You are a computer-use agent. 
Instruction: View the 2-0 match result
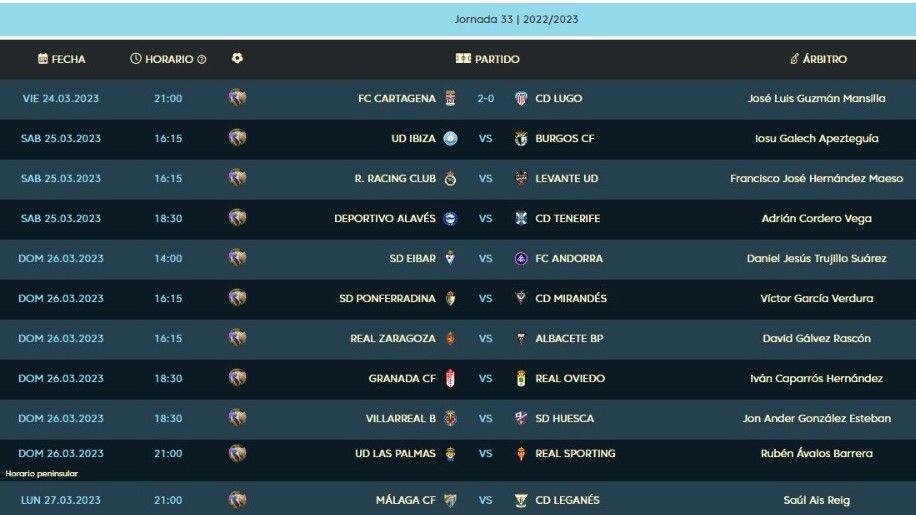486,98
